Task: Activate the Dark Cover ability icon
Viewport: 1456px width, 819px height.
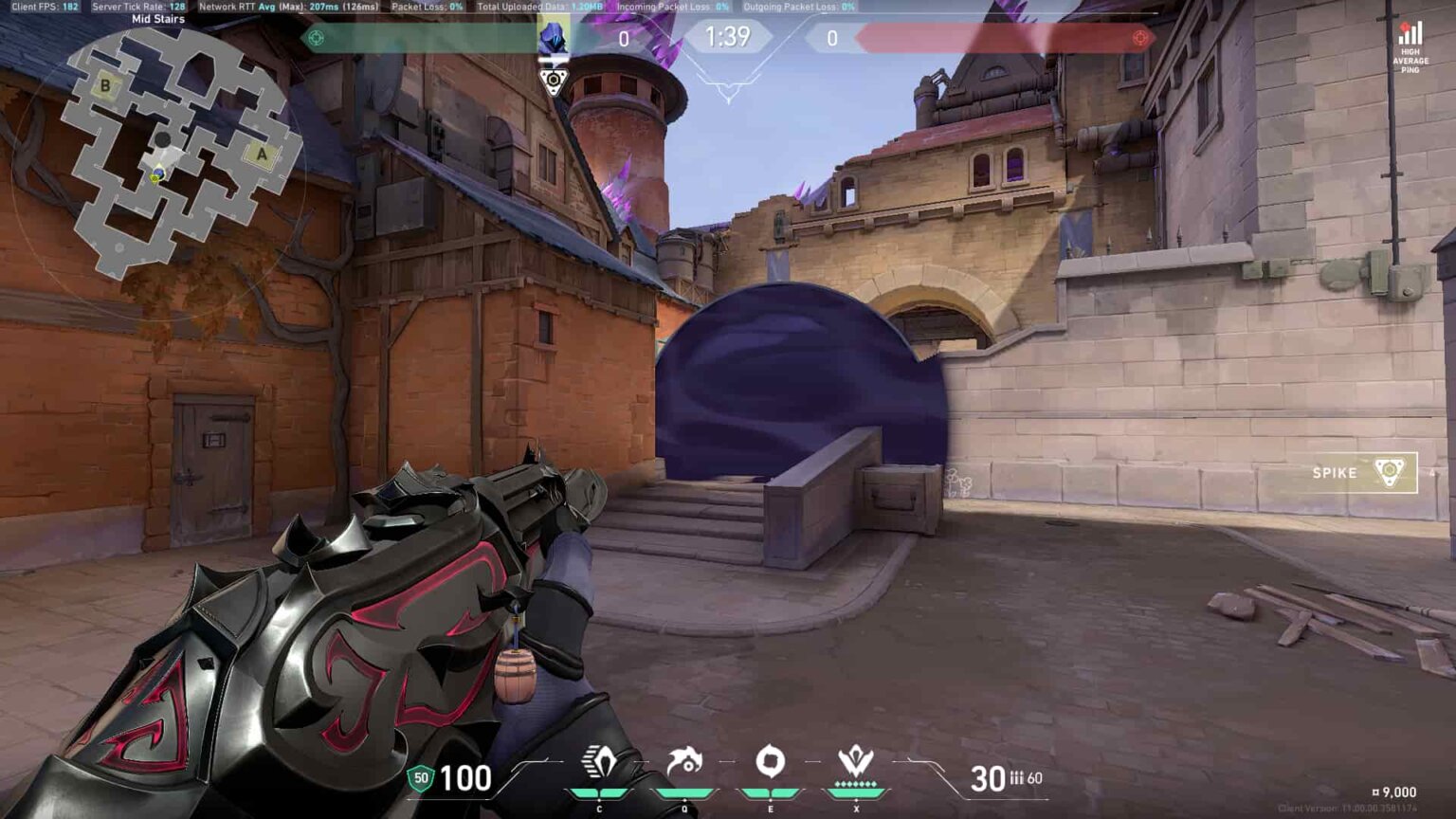Action: pyautogui.click(x=770, y=761)
